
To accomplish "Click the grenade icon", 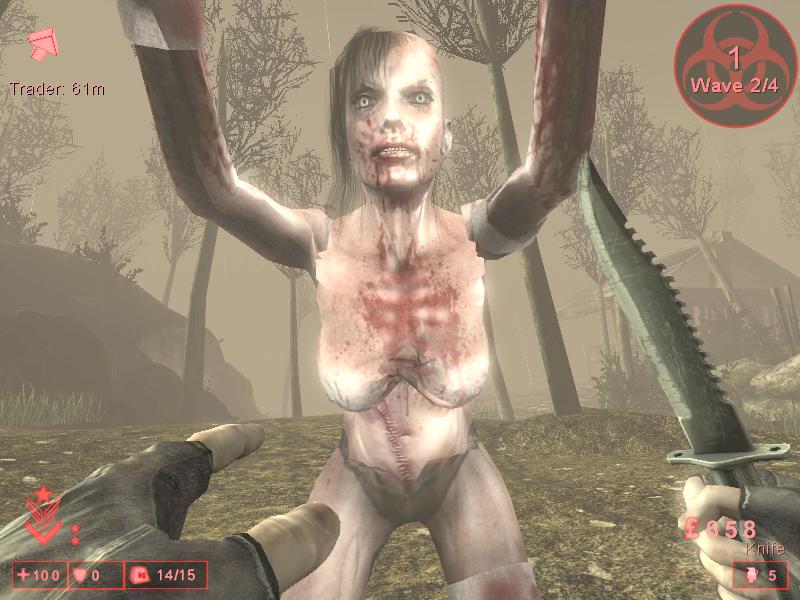I will [x=752, y=574].
